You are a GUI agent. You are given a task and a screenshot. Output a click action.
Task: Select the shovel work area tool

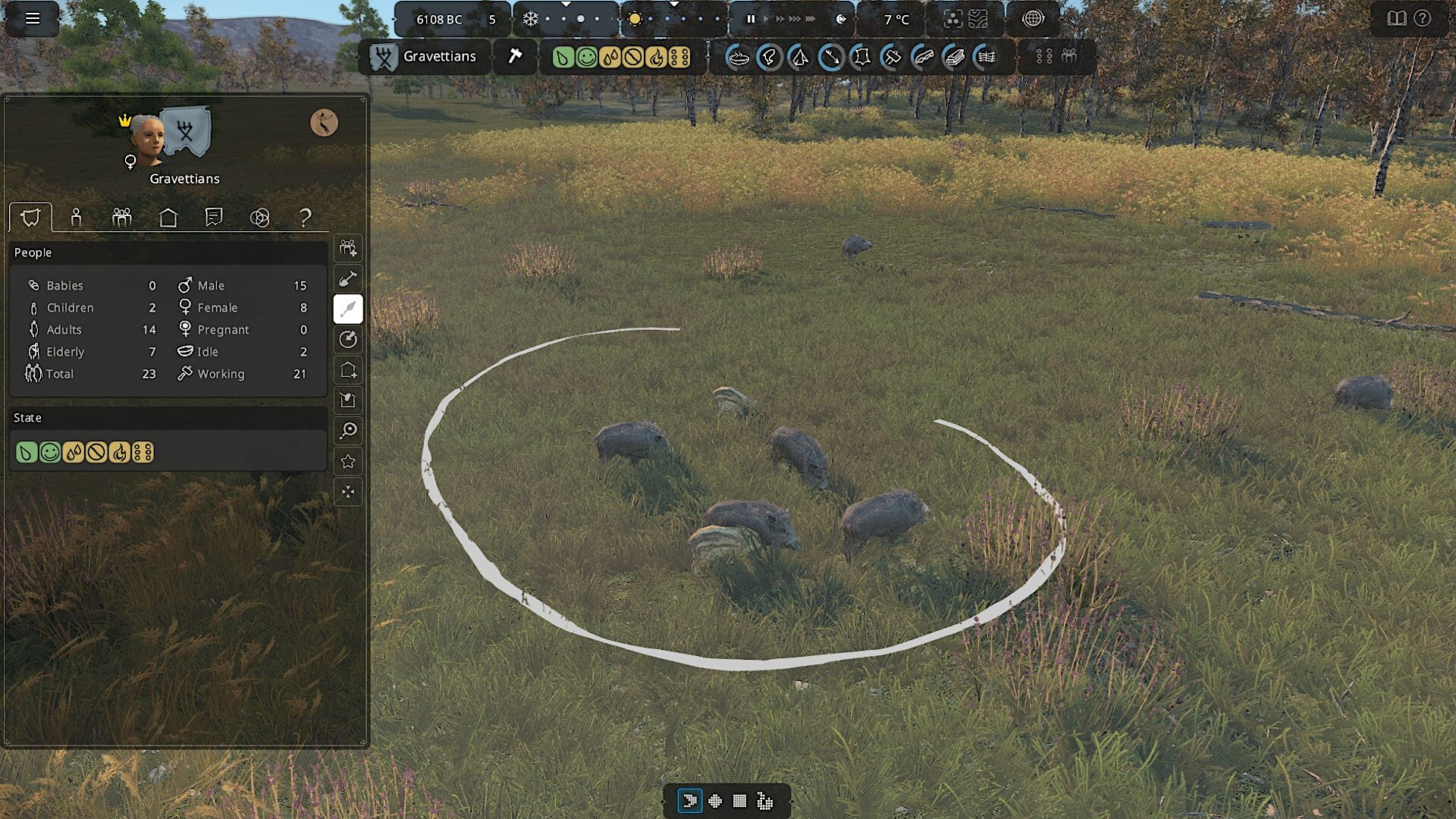pyautogui.click(x=348, y=279)
